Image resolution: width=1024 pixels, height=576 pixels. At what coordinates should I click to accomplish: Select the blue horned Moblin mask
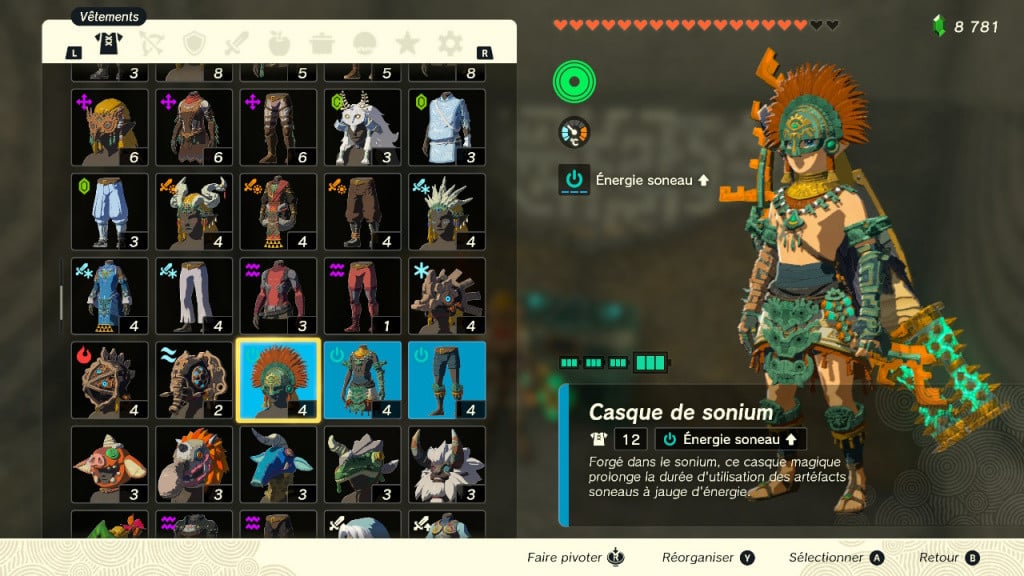(x=278, y=463)
